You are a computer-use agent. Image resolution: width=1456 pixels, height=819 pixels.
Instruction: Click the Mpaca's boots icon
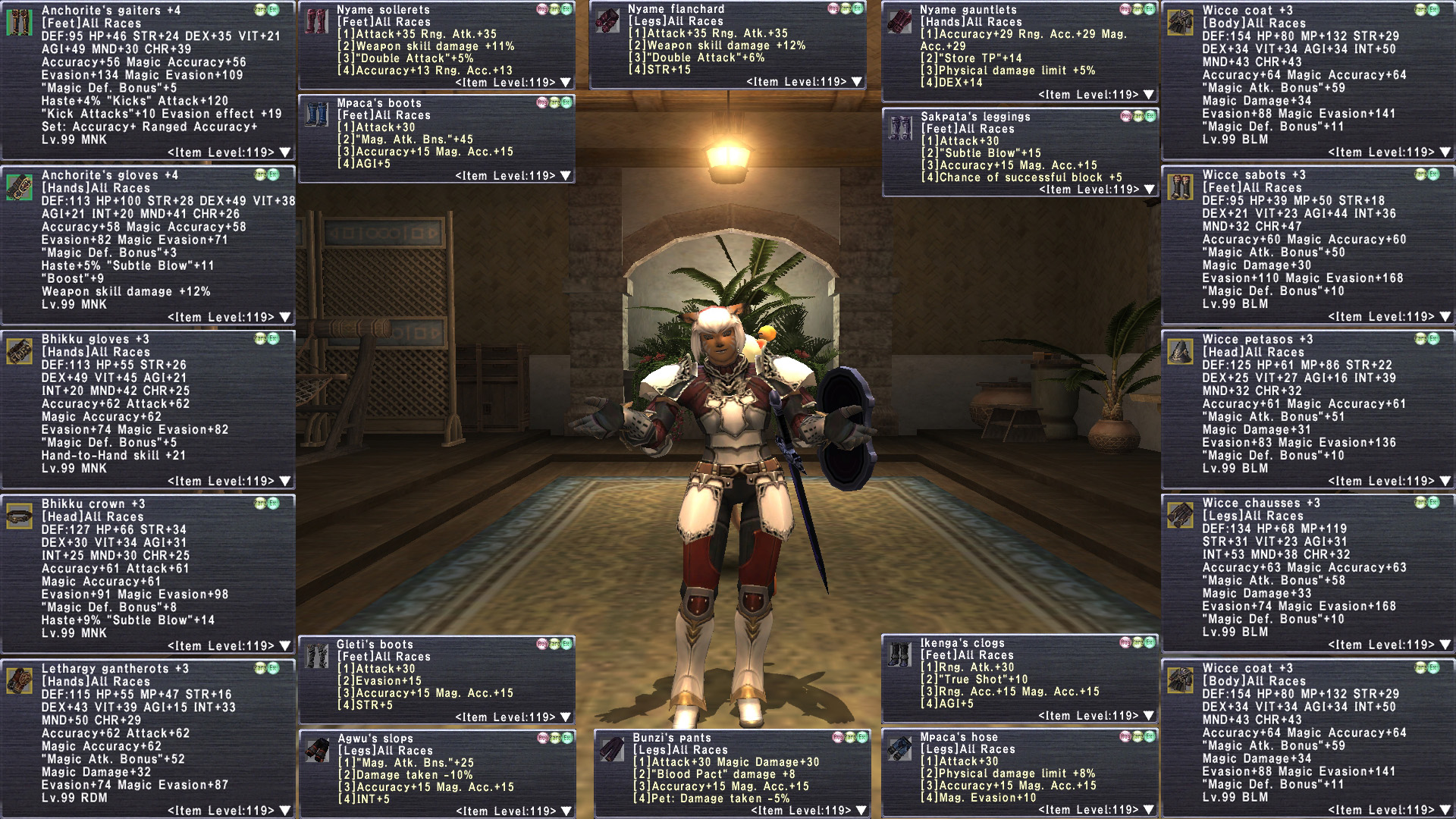click(x=316, y=115)
